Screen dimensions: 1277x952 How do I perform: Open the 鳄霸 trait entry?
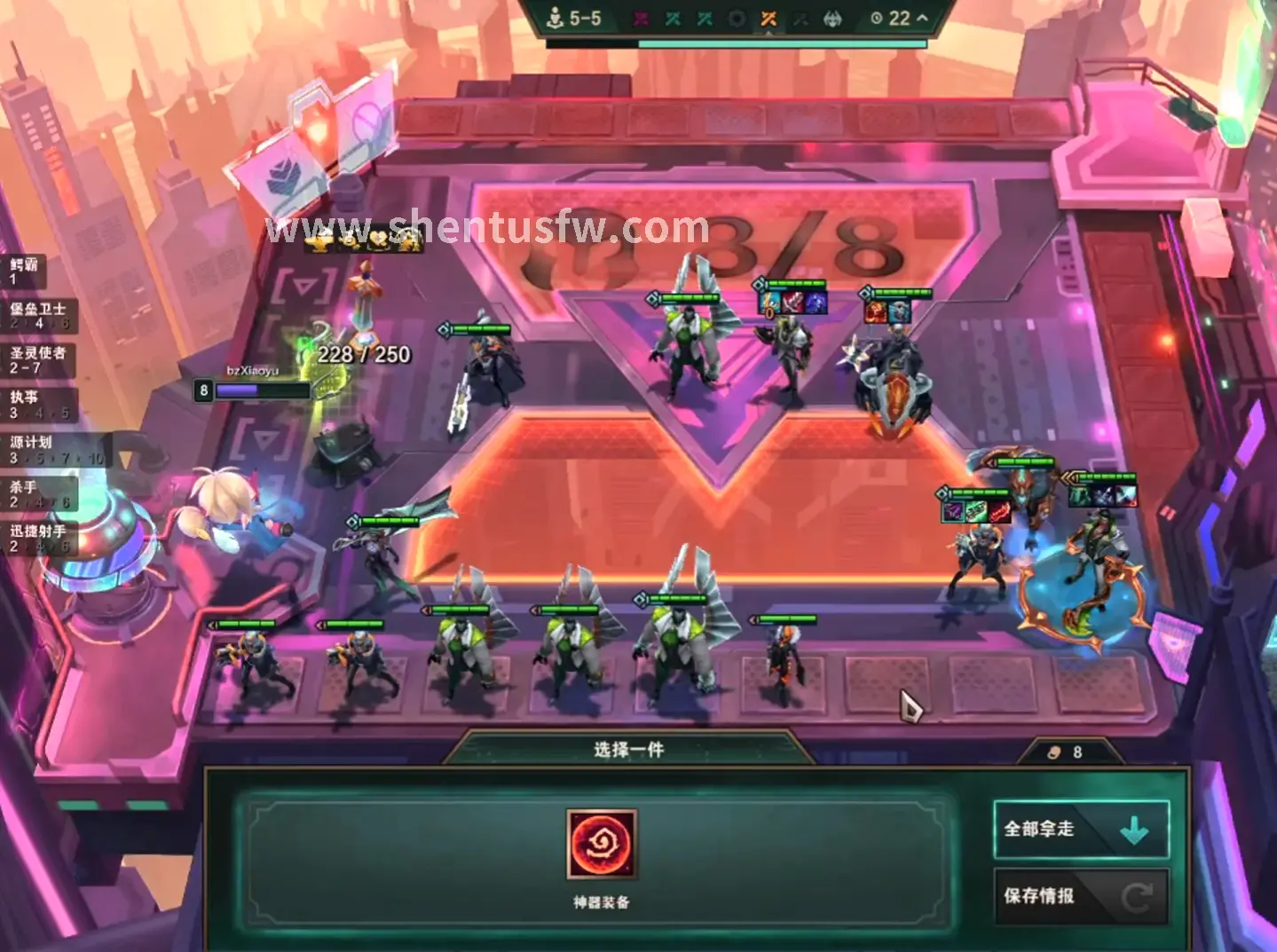27,271
